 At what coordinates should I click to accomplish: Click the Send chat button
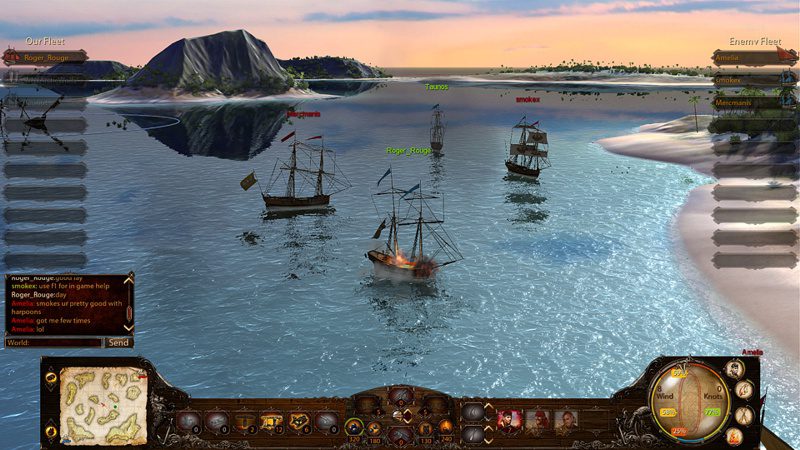pos(118,342)
